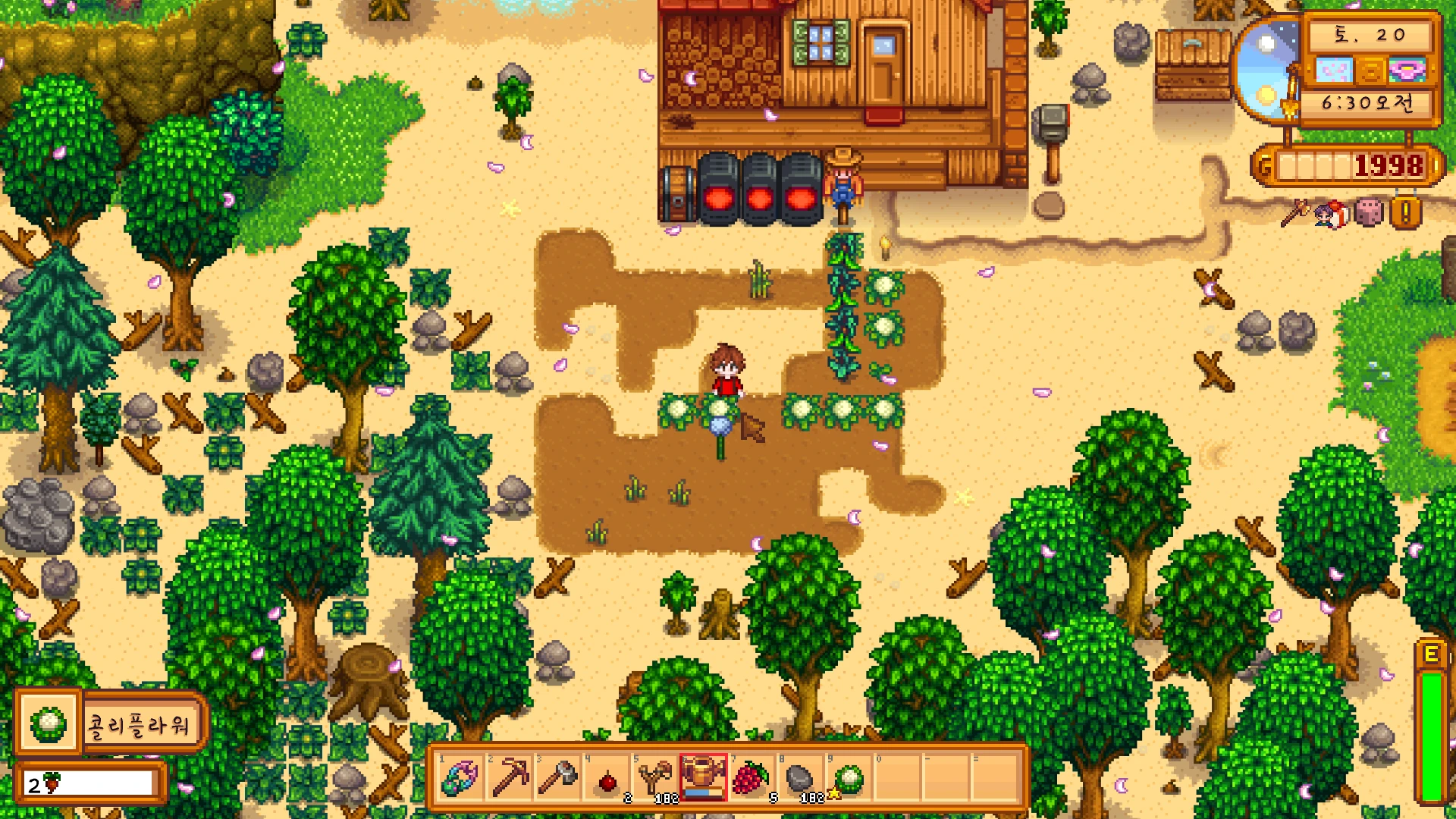1456x819 pixels.
Task: Equip the pickaxe from the hotbar
Action: 509,777
